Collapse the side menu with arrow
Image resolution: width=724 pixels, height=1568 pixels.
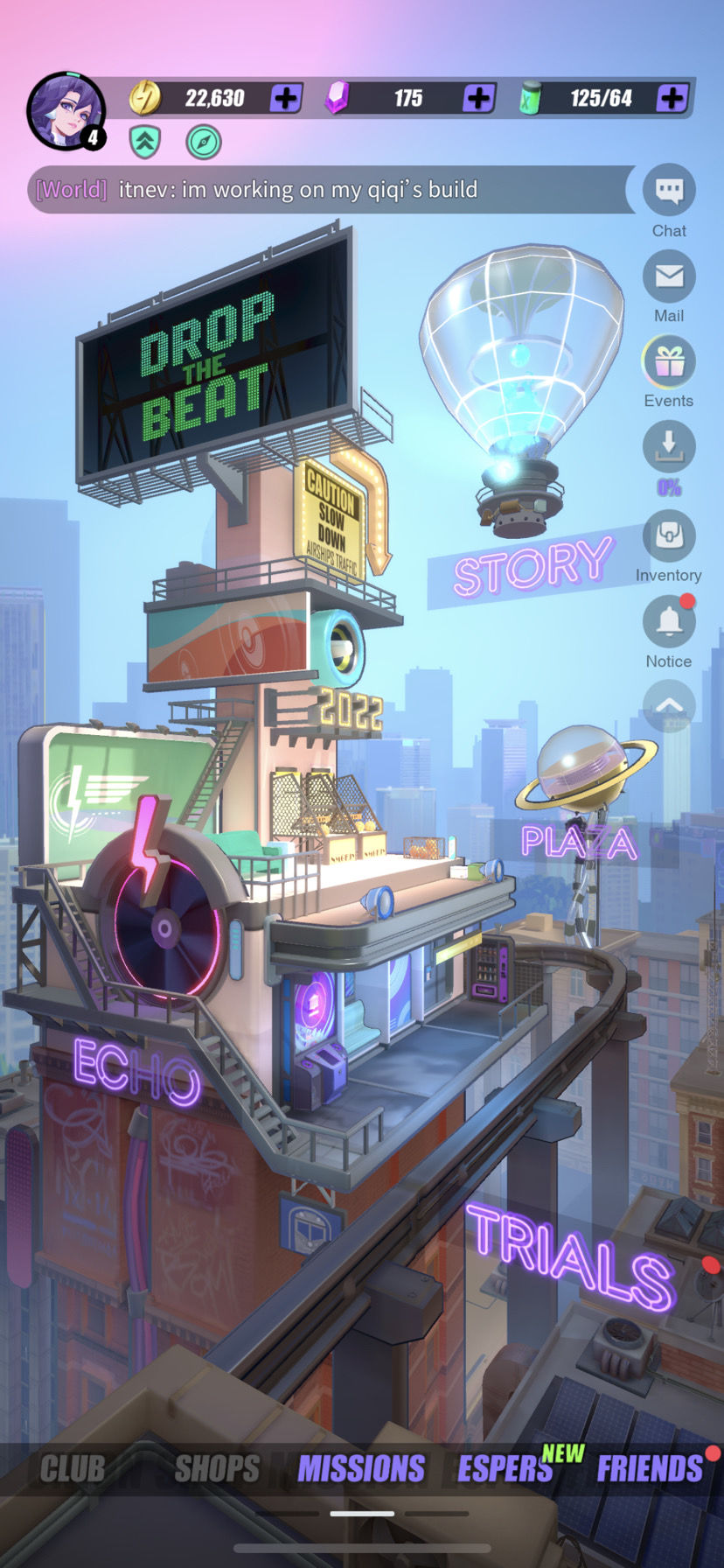[x=669, y=704]
